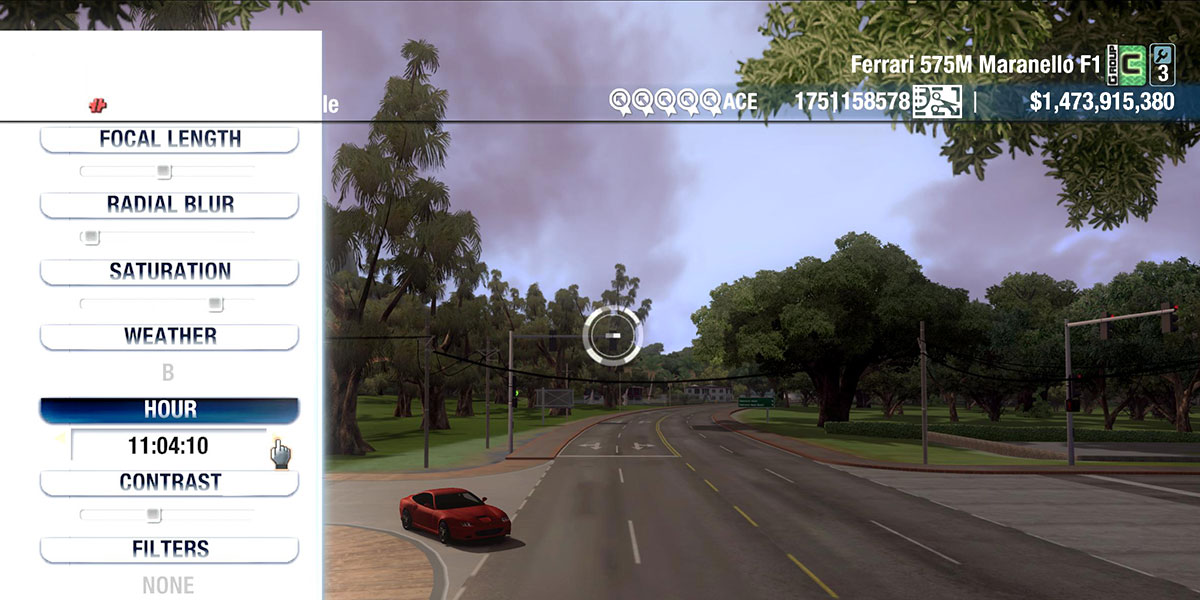Click the Focal Length slider handle
The image size is (1200, 600).
pos(164,172)
